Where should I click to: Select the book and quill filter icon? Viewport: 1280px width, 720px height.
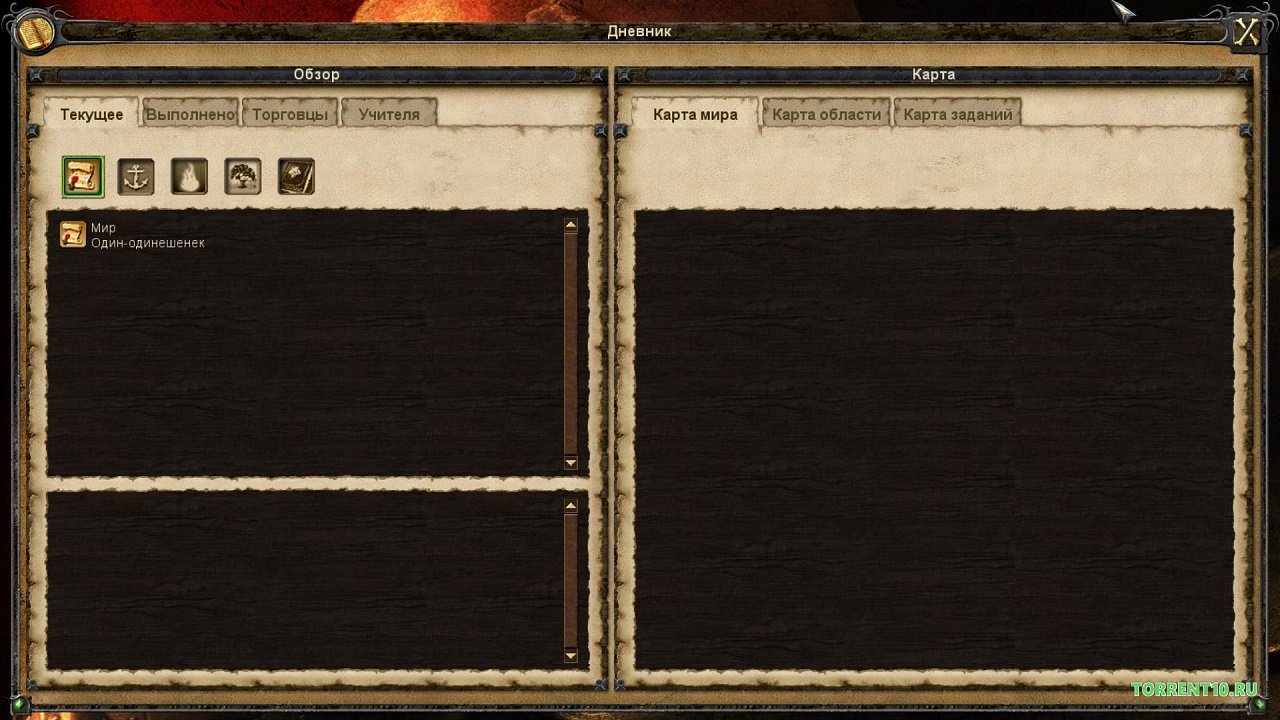coord(296,177)
